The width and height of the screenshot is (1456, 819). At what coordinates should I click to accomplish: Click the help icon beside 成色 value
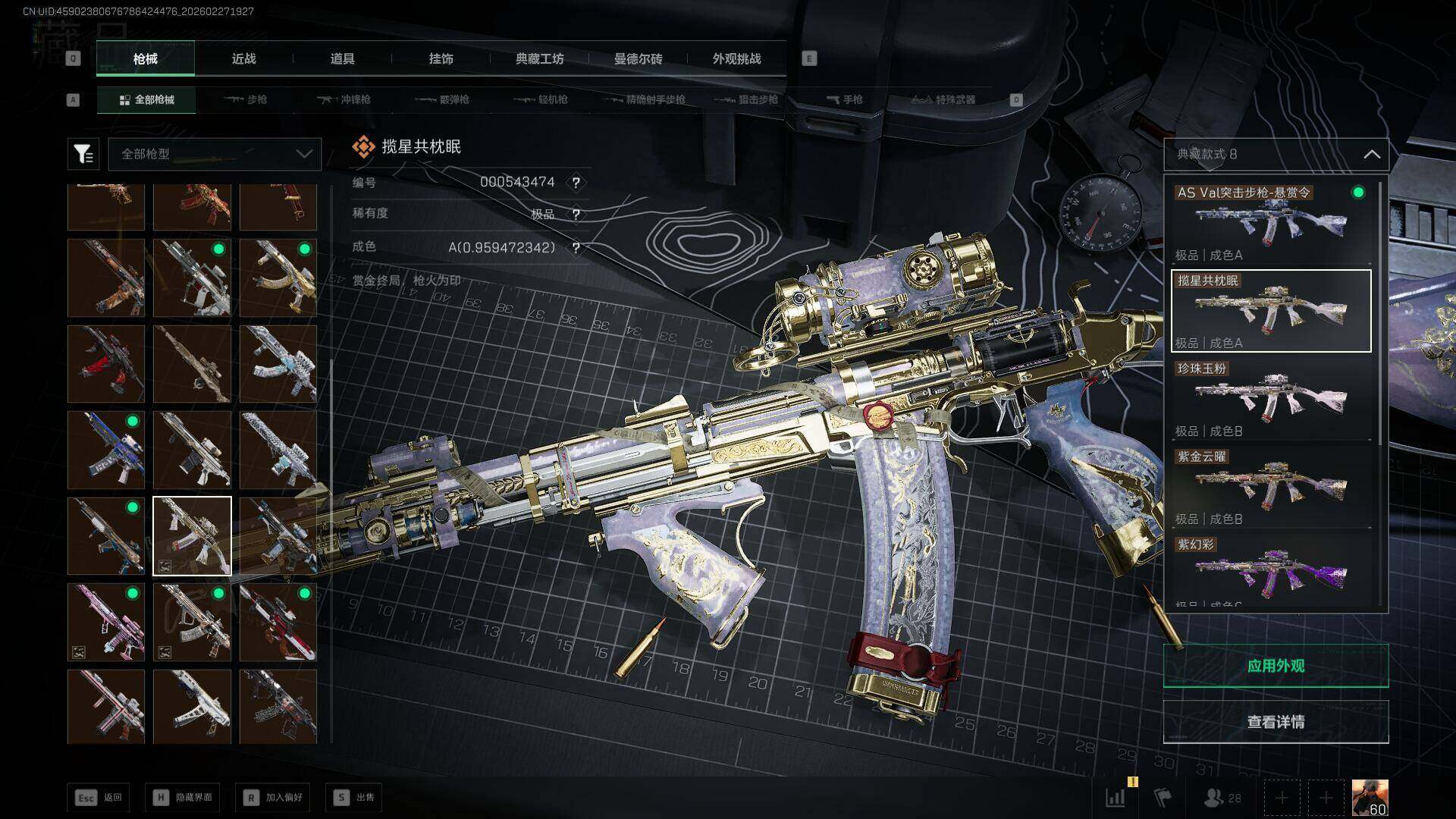tap(576, 248)
